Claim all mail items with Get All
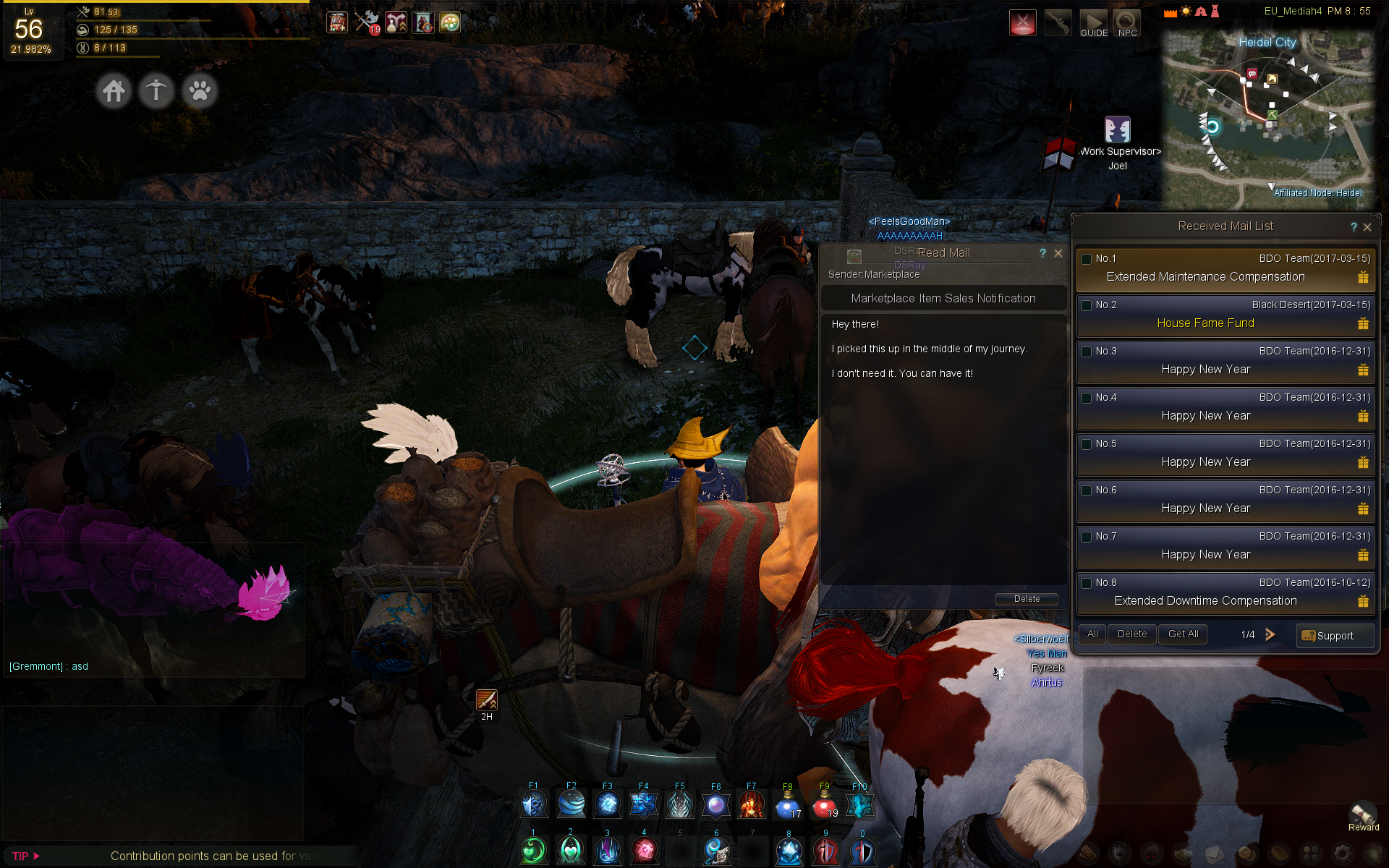The image size is (1389, 868). (1183, 634)
